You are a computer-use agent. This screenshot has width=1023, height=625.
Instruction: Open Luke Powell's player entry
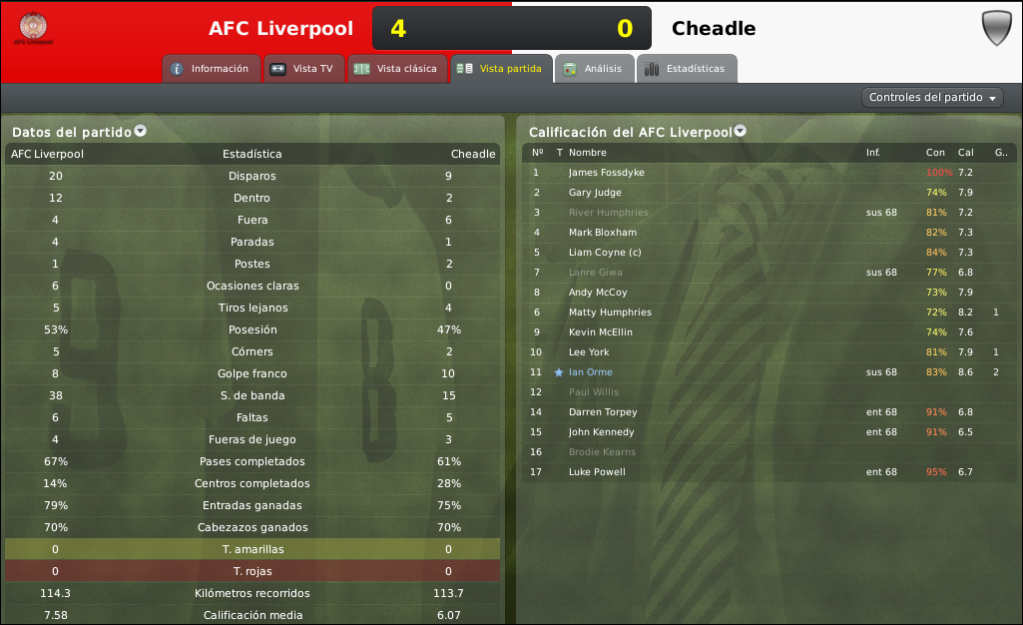click(x=597, y=472)
